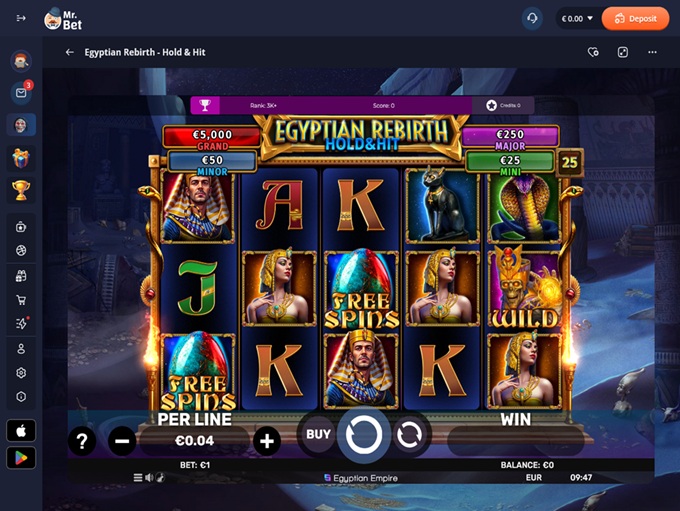Open the game's hamburger menu icon
The image size is (680, 511).
coord(137,477)
